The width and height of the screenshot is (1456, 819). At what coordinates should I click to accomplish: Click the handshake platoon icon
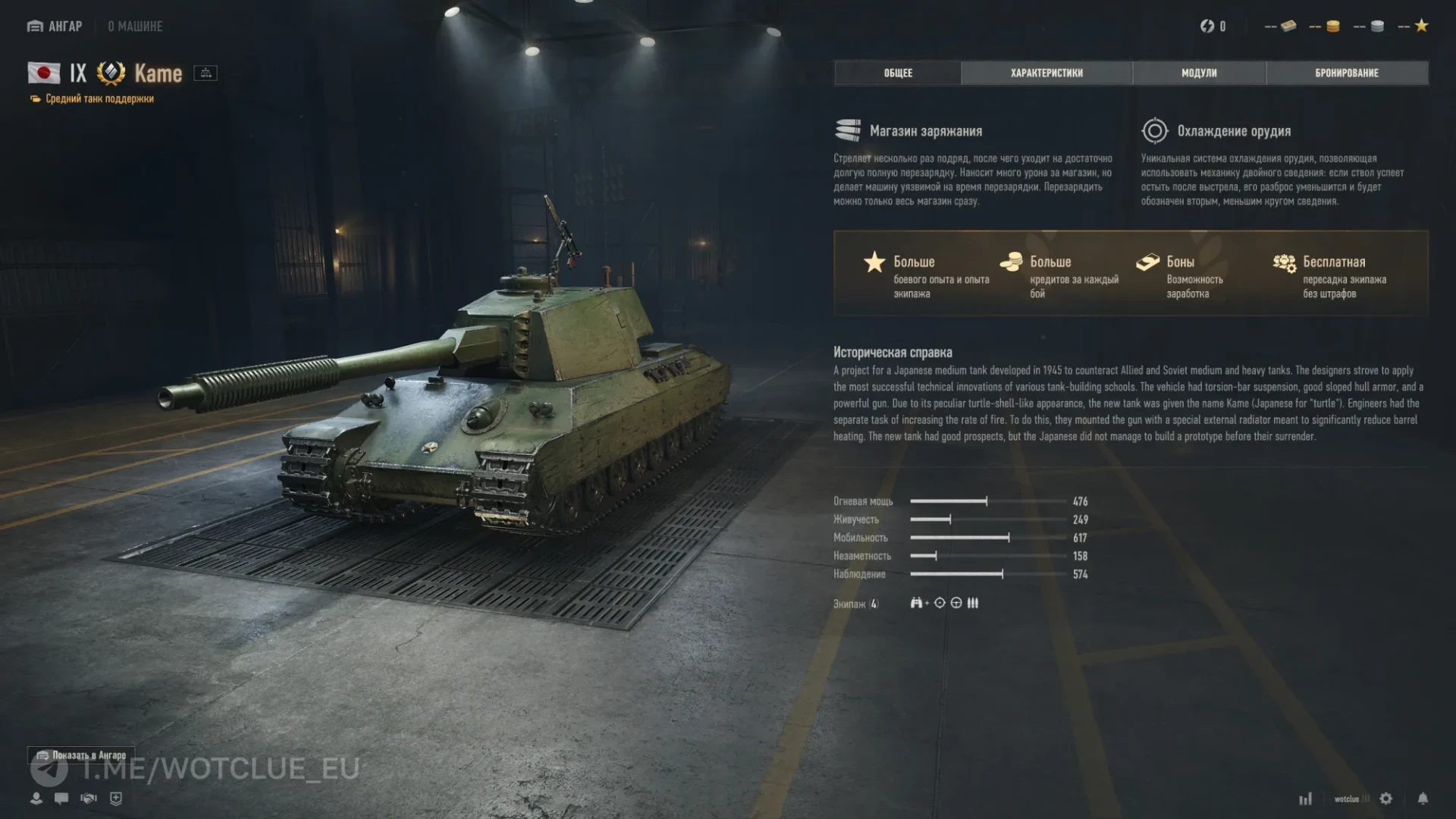[x=89, y=799]
